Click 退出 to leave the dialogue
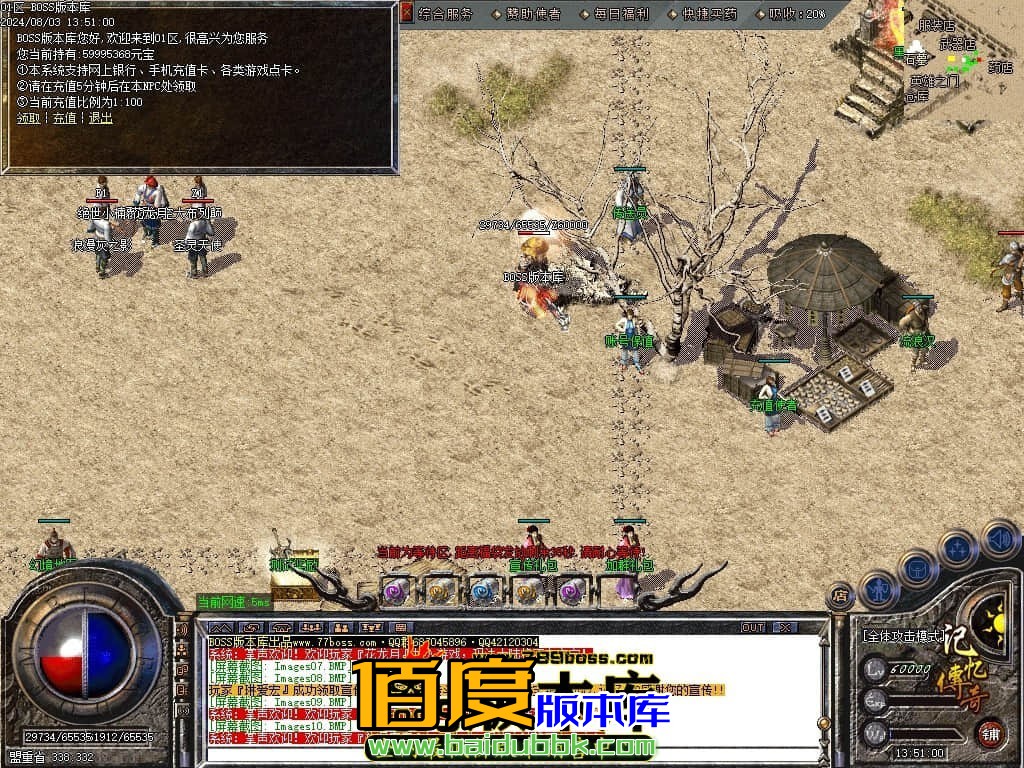This screenshot has width=1024, height=768. tap(100, 118)
